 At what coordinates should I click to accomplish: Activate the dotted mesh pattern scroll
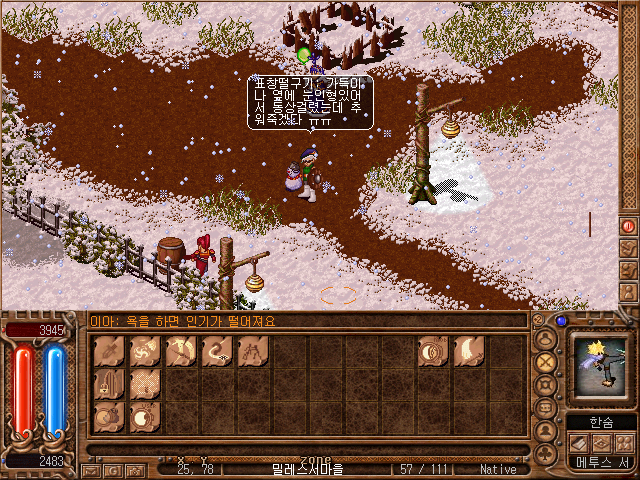point(146,384)
